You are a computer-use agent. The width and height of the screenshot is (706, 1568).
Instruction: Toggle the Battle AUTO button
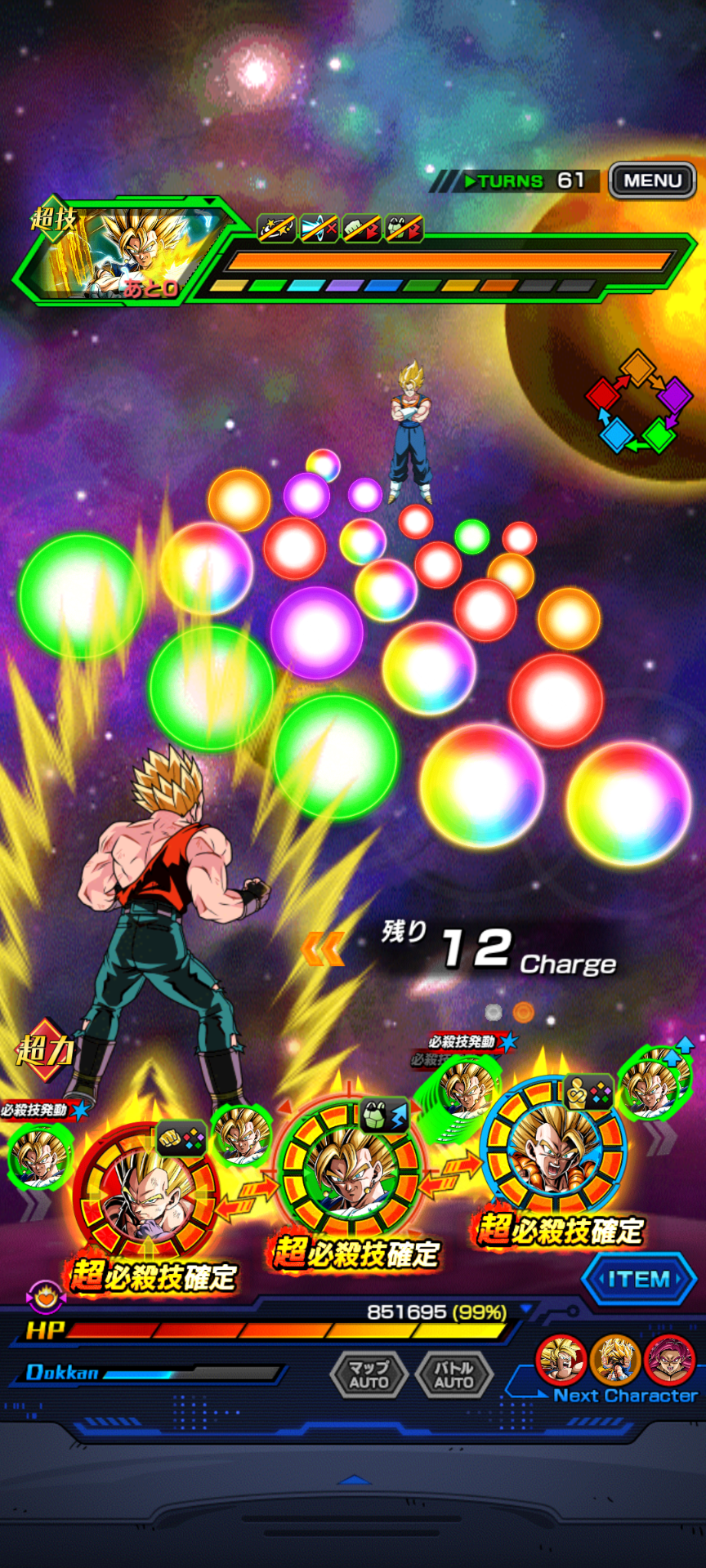[454, 1375]
